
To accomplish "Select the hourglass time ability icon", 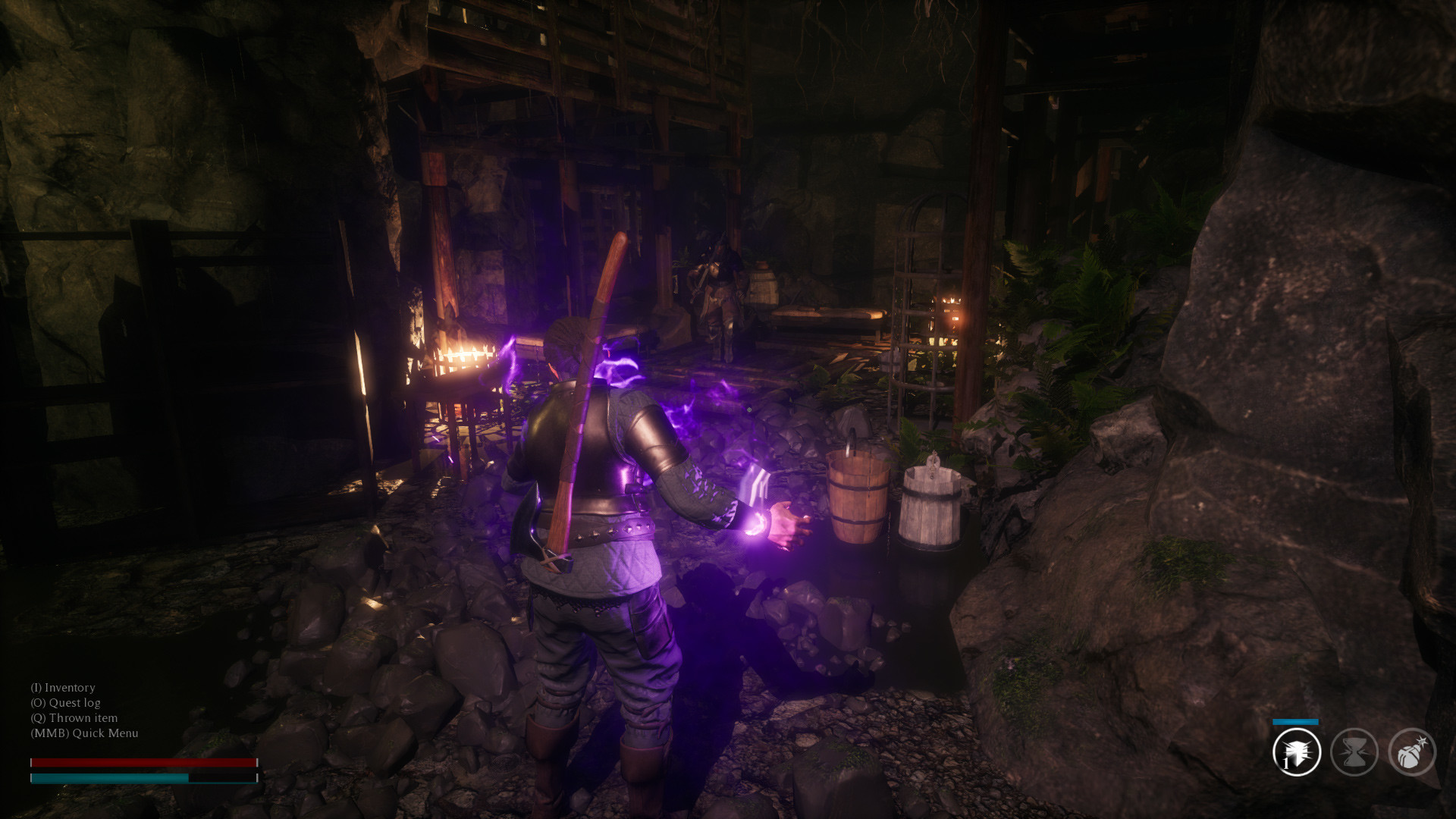I will pos(1354,752).
